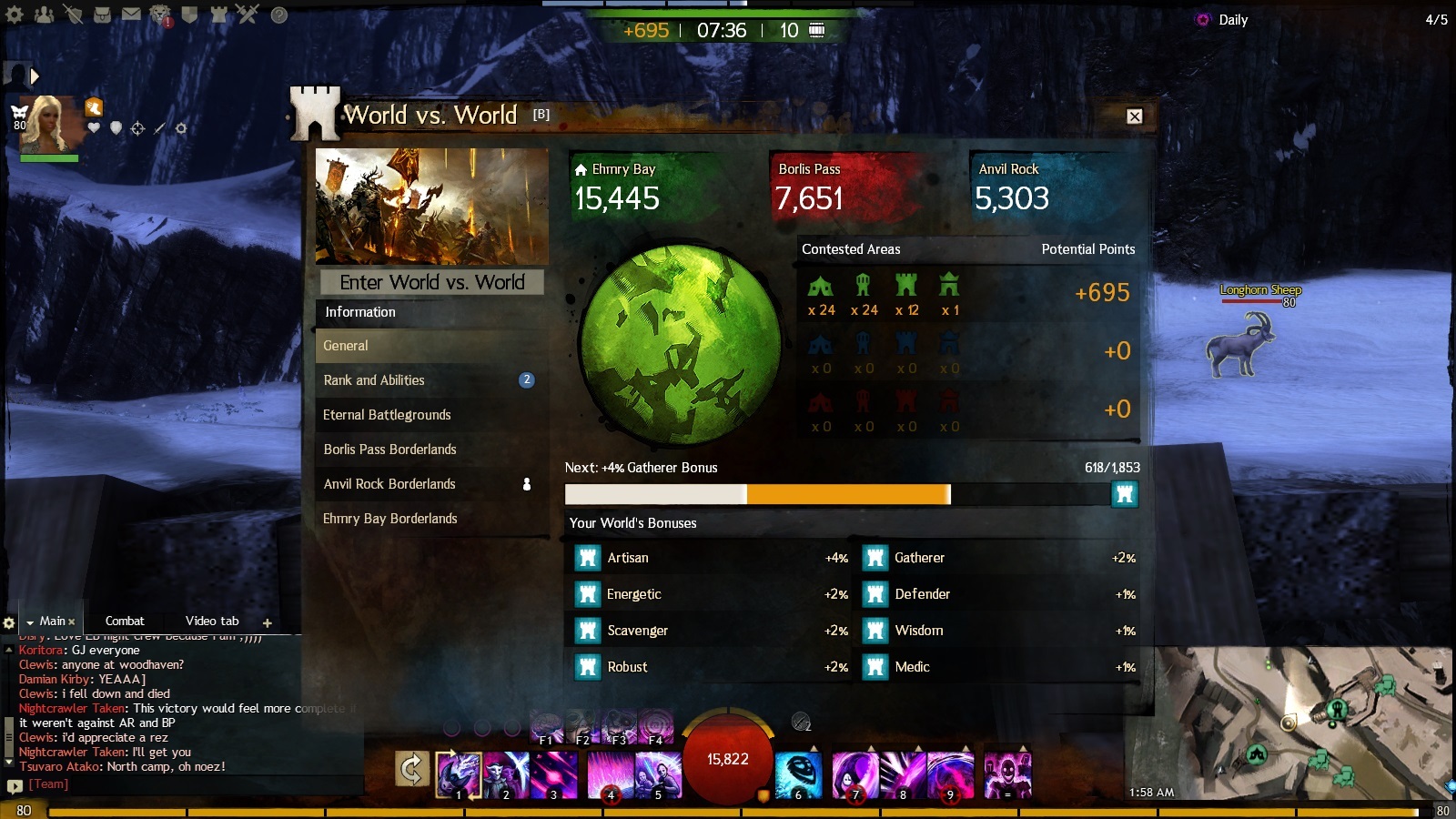Image resolution: width=1456 pixels, height=819 pixels.
Task: Open Rank and Abilities section
Action: [x=431, y=380]
